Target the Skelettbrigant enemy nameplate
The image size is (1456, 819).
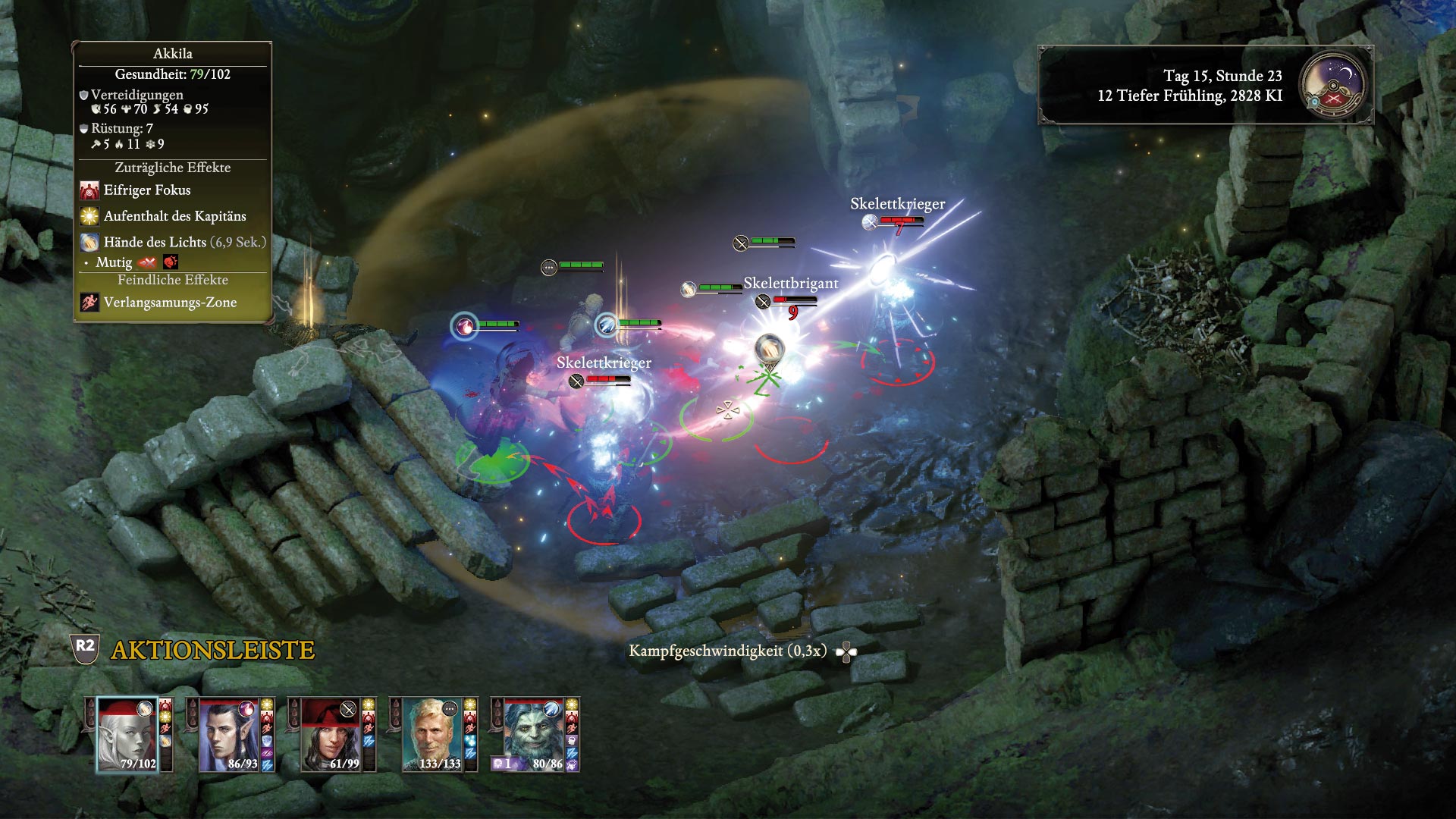point(791,284)
